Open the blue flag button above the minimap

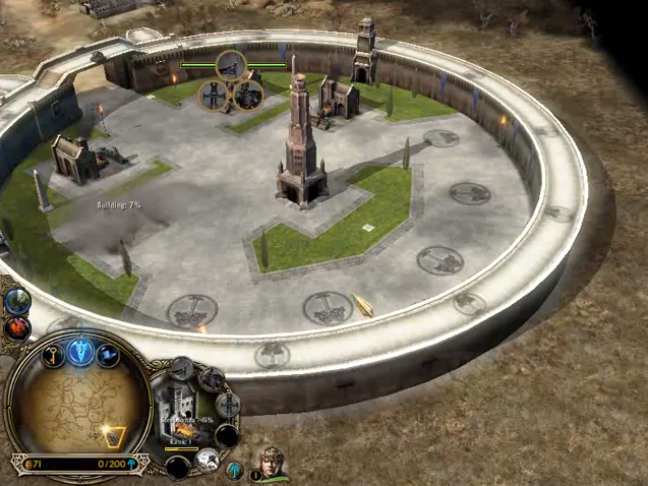point(107,354)
